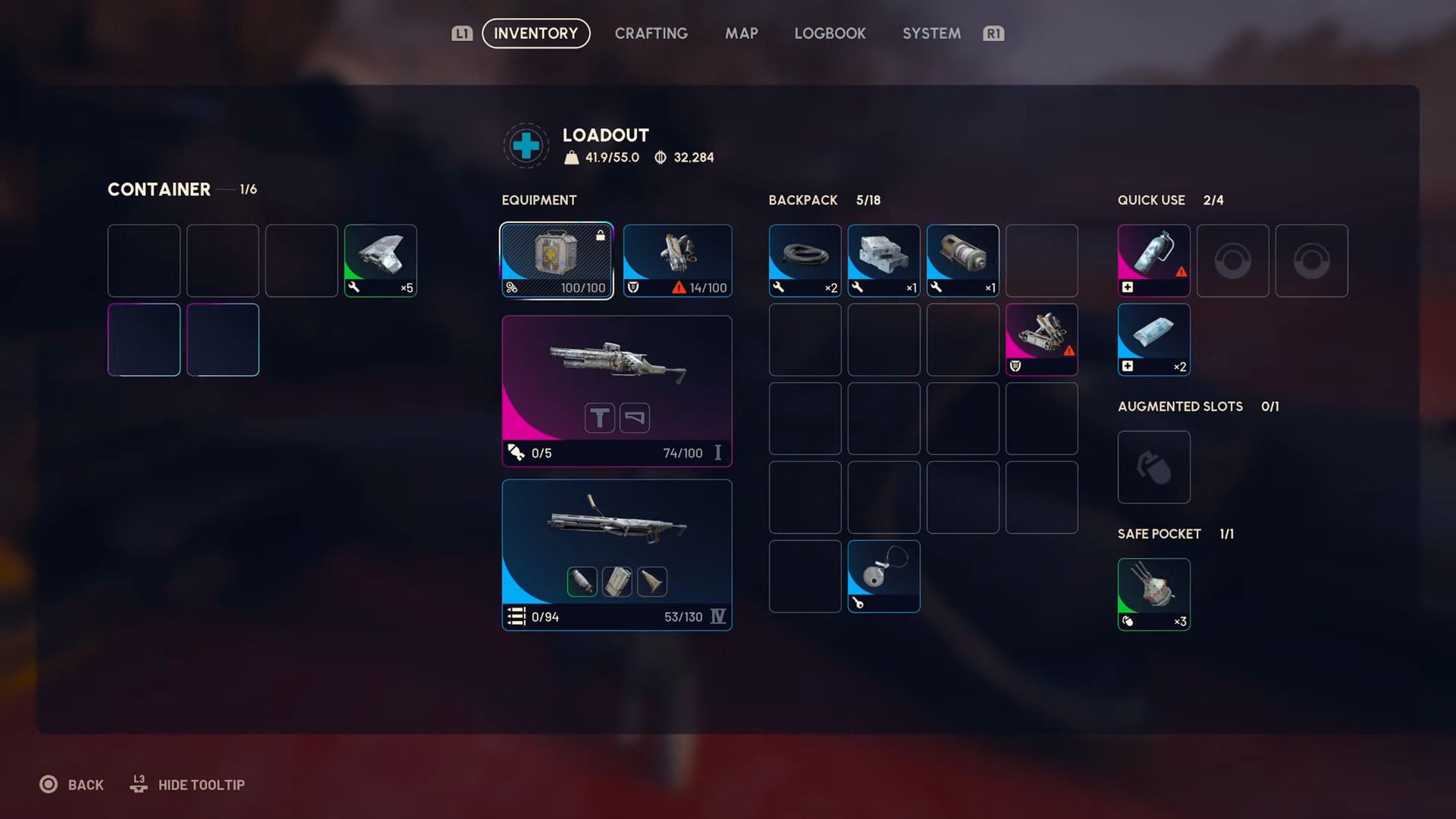The height and width of the screenshot is (819, 1456).
Task: Select the motor cylinder ×1 in Backpack
Action: (962, 260)
